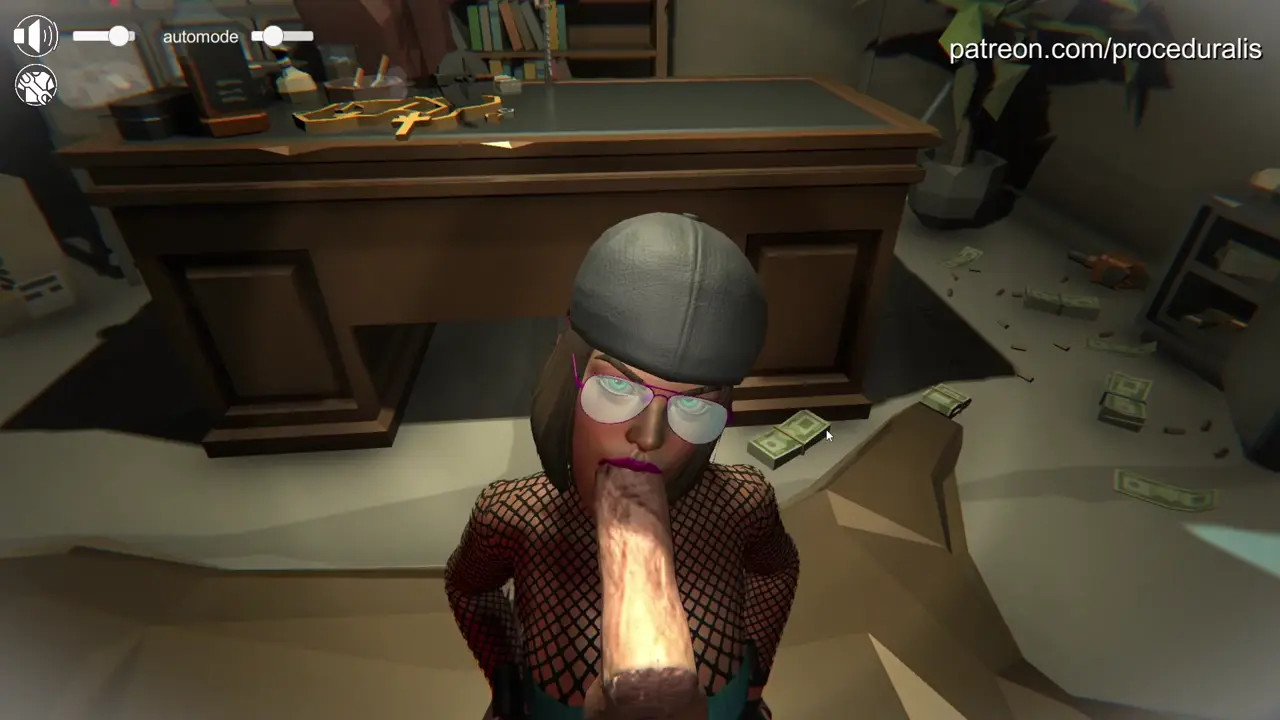This screenshot has width=1280, height=720.
Task: Mute sound with the speaker icon
Action: pyautogui.click(x=36, y=36)
